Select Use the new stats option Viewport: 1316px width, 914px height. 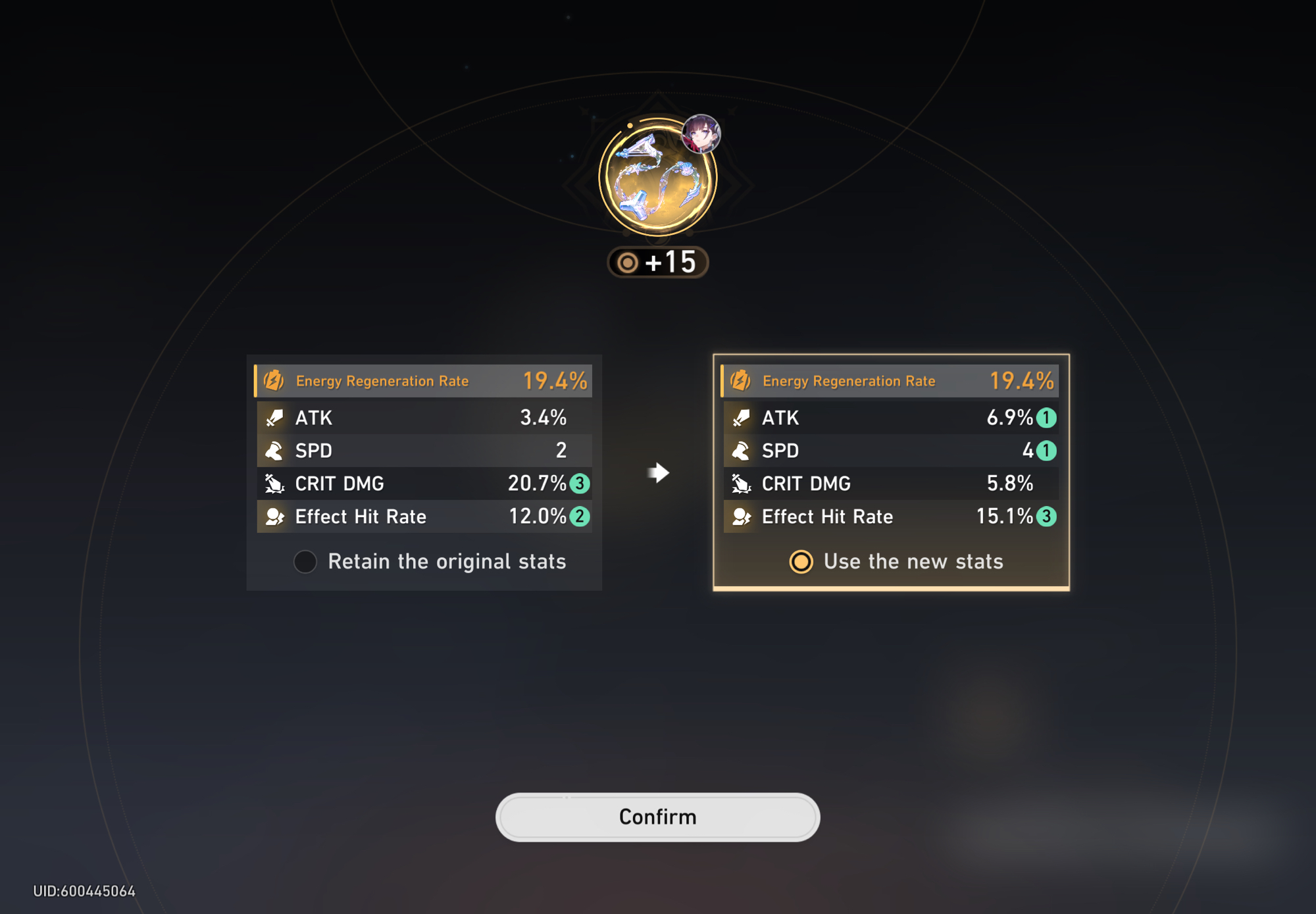[x=801, y=561]
